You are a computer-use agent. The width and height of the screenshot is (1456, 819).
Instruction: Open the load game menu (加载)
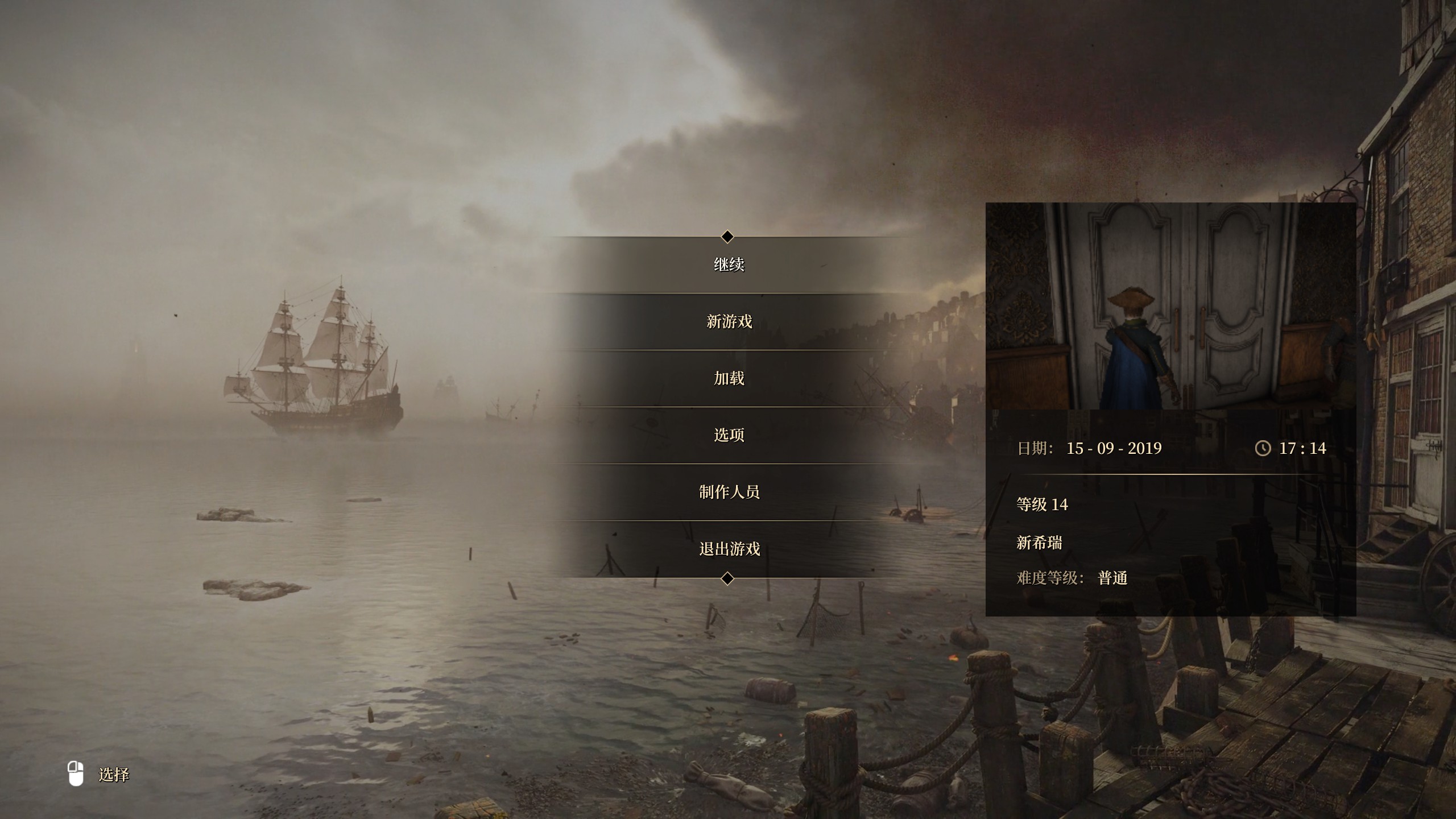click(729, 378)
